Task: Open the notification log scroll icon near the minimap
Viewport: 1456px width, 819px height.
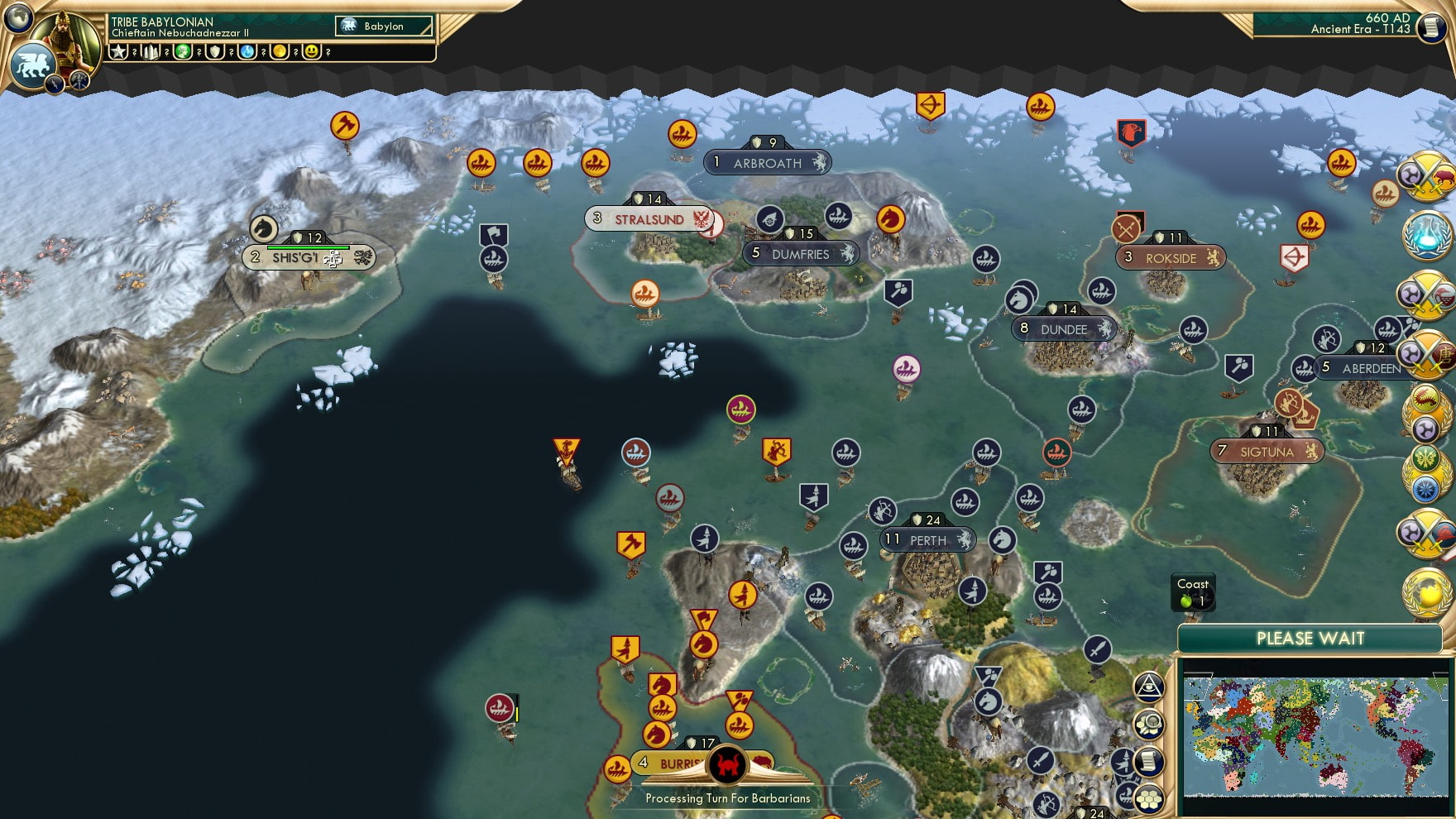Action: 1151,760
